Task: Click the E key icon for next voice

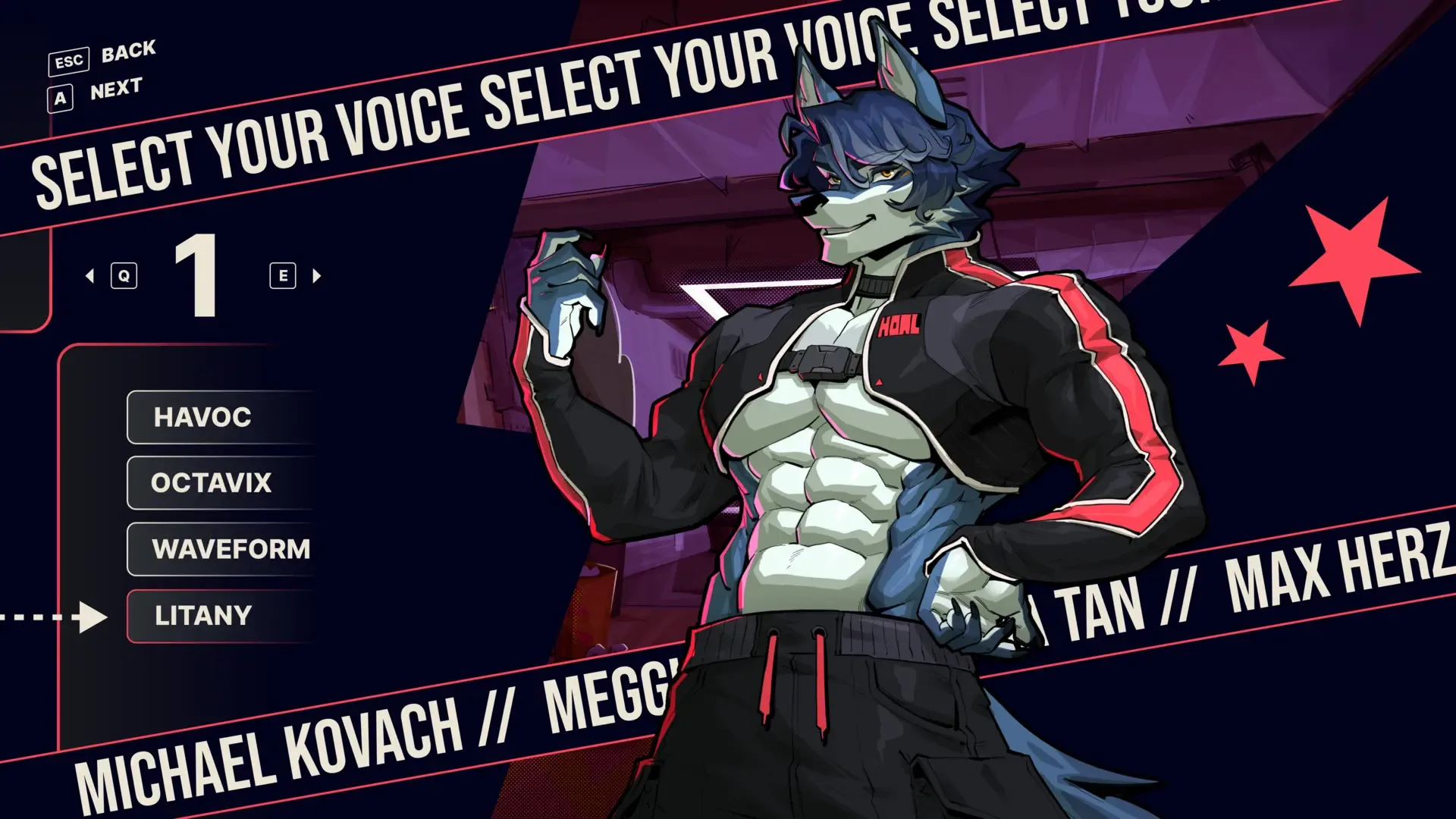Action: point(281,275)
